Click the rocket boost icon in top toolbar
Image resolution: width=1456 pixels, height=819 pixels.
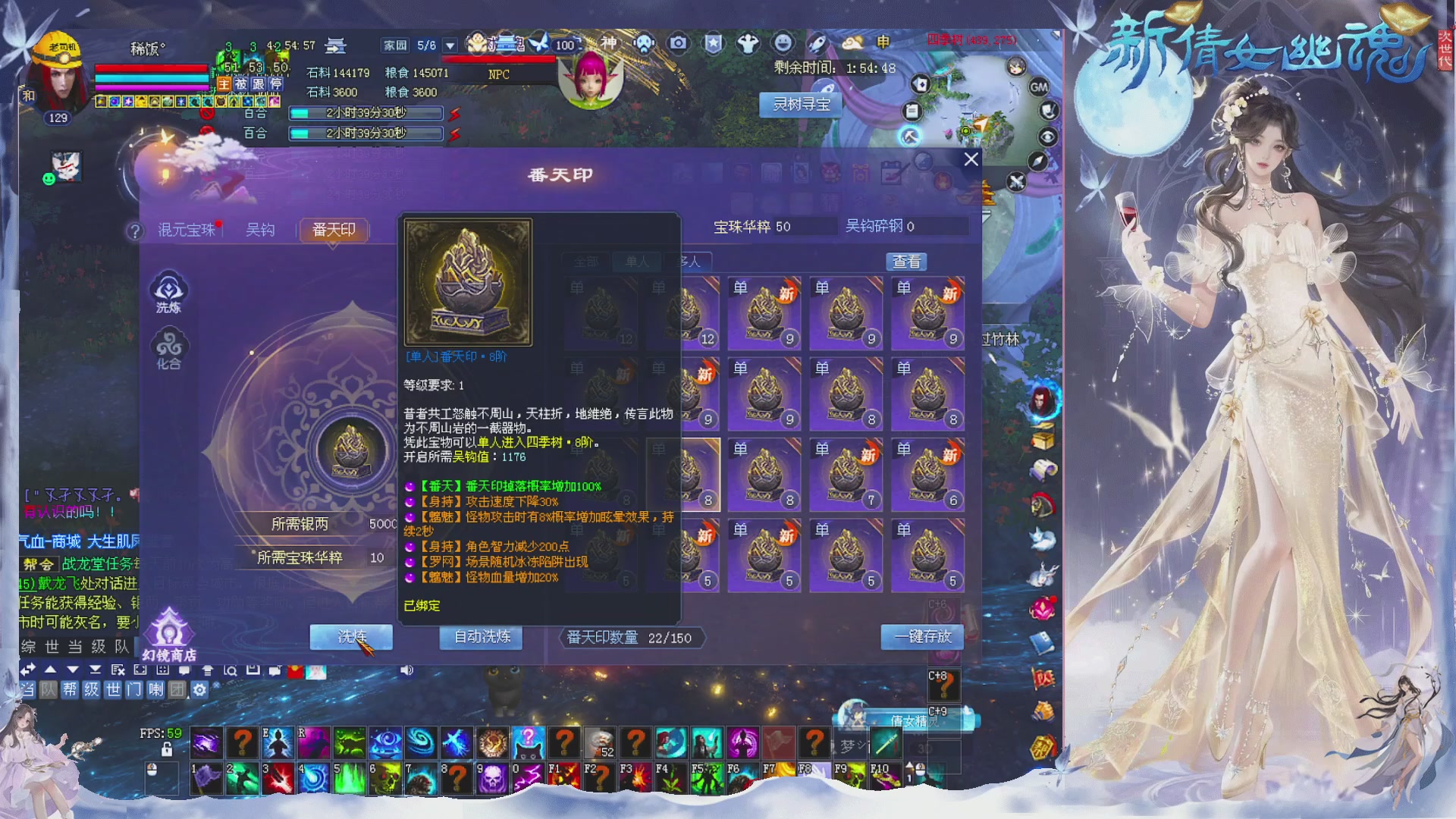tap(816, 43)
